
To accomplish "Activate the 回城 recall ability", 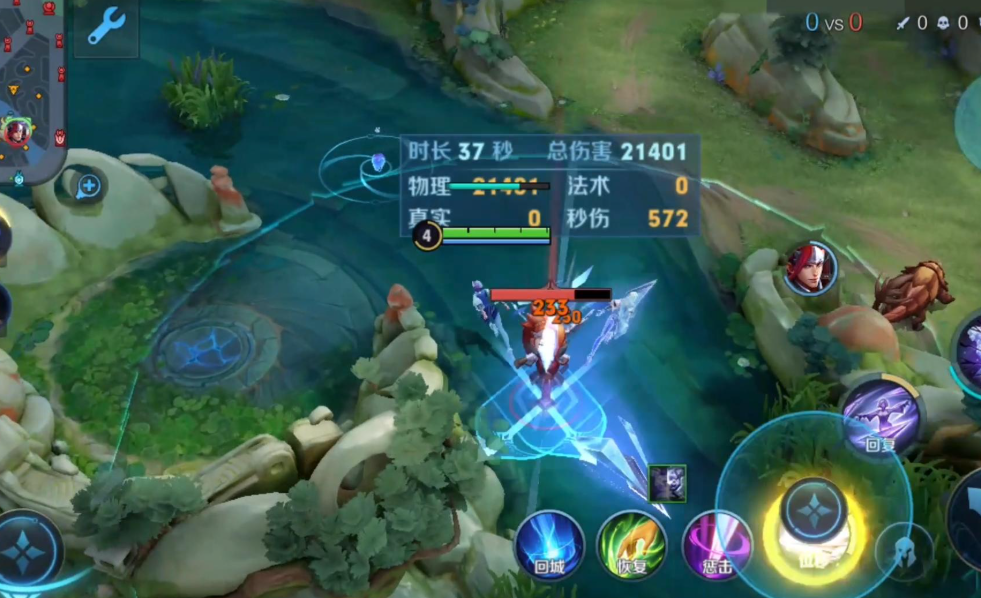I will (549, 546).
